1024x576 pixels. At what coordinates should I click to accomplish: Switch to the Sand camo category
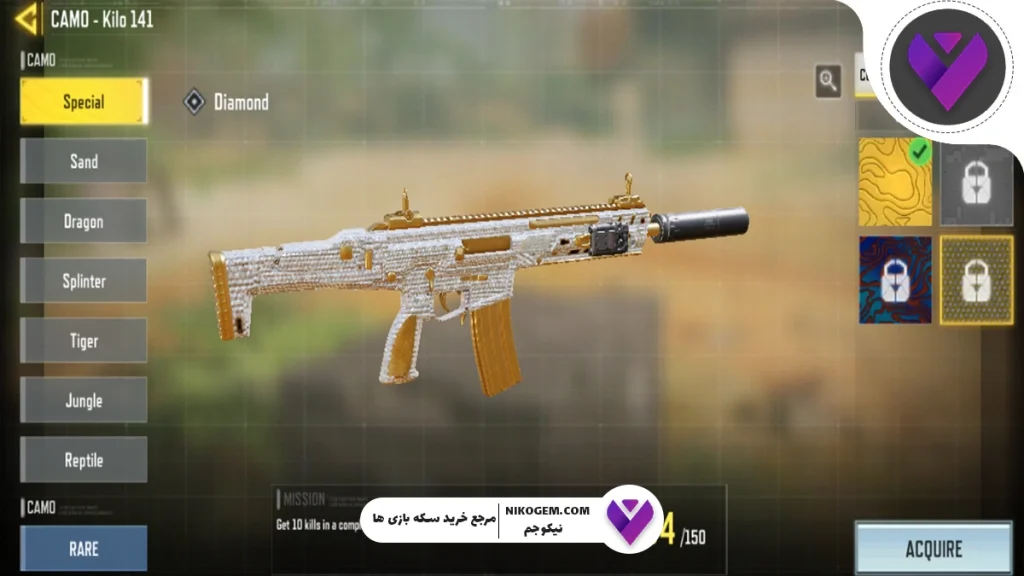(x=84, y=161)
